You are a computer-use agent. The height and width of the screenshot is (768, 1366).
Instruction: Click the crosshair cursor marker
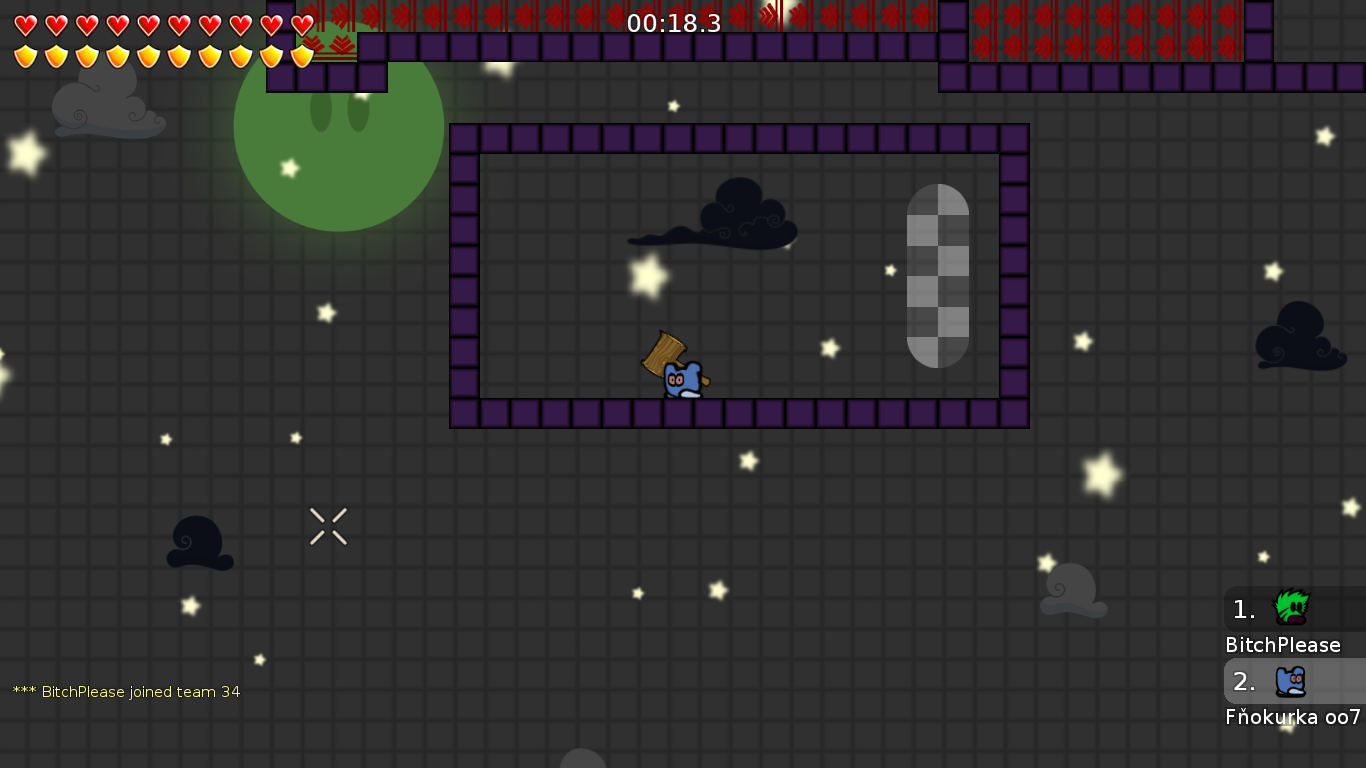tap(328, 527)
